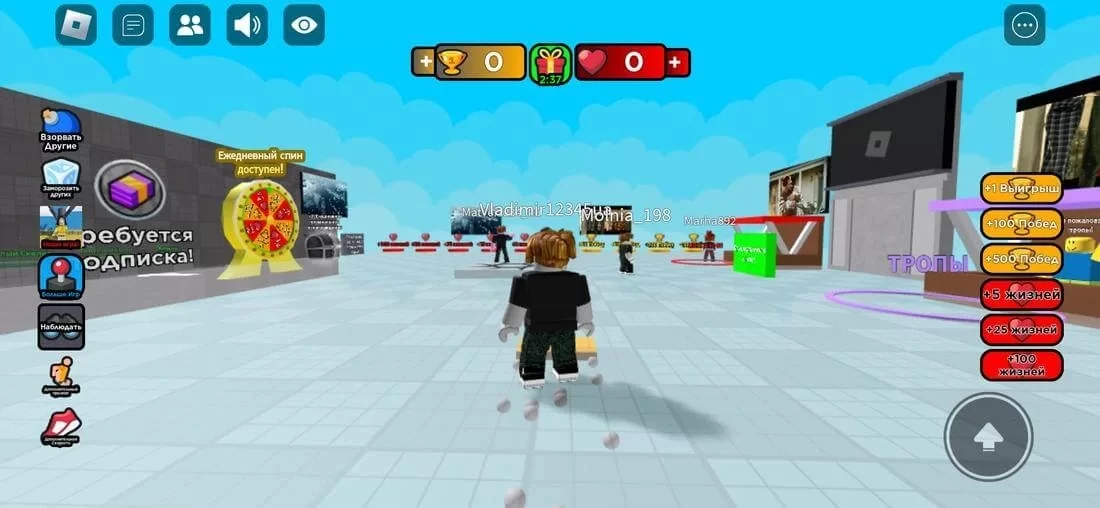Toggle the sound speaker button

(x=246, y=25)
